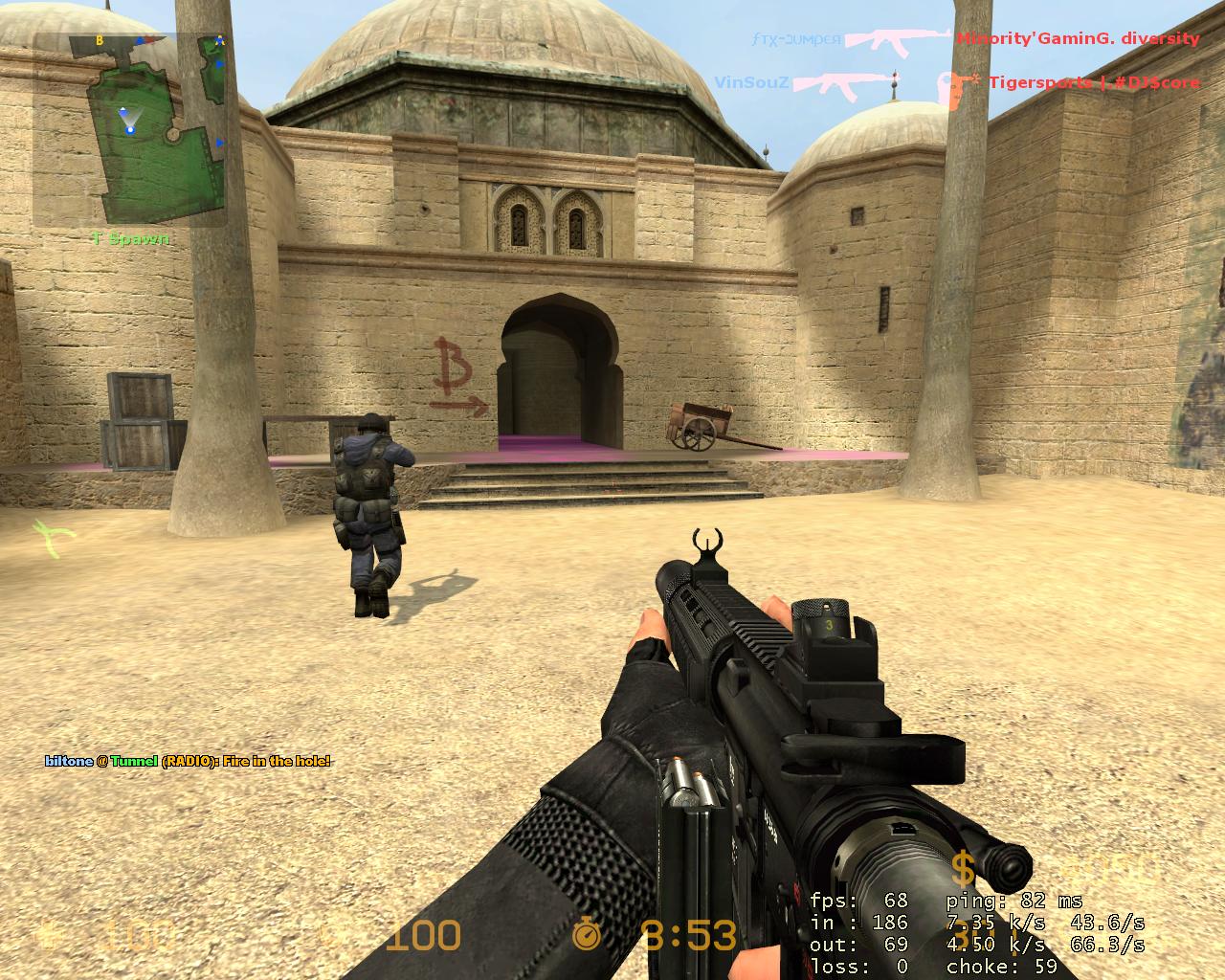Image resolution: width=1225 pixels, height=980 pixels.
Task: Click biltone's "Fire in the hole!" radio message
Action: [x=188, y=761]
